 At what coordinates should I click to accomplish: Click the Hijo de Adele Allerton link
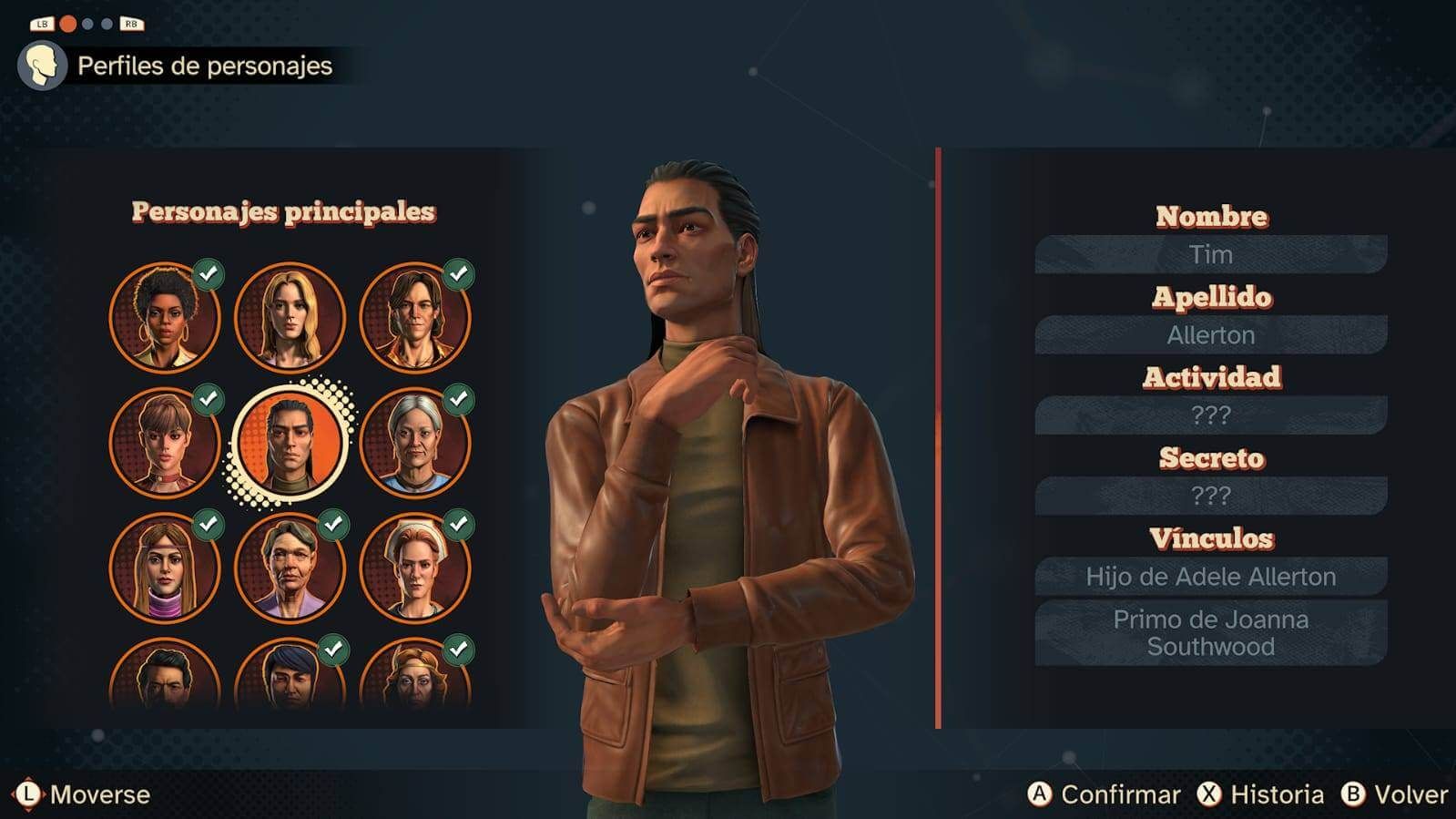1210,577
